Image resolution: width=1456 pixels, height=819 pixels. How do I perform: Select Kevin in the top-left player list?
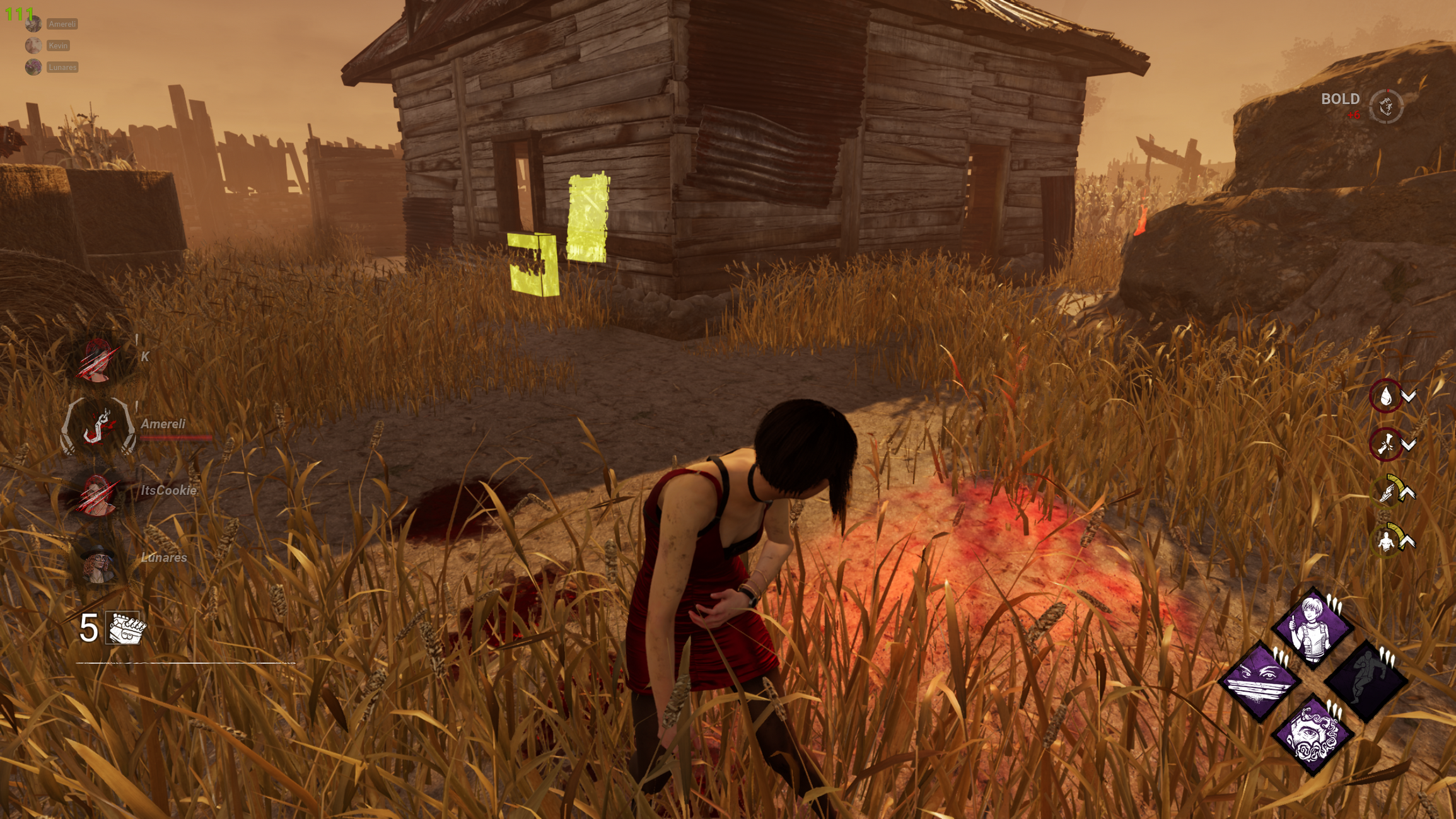tap(57, 45)
